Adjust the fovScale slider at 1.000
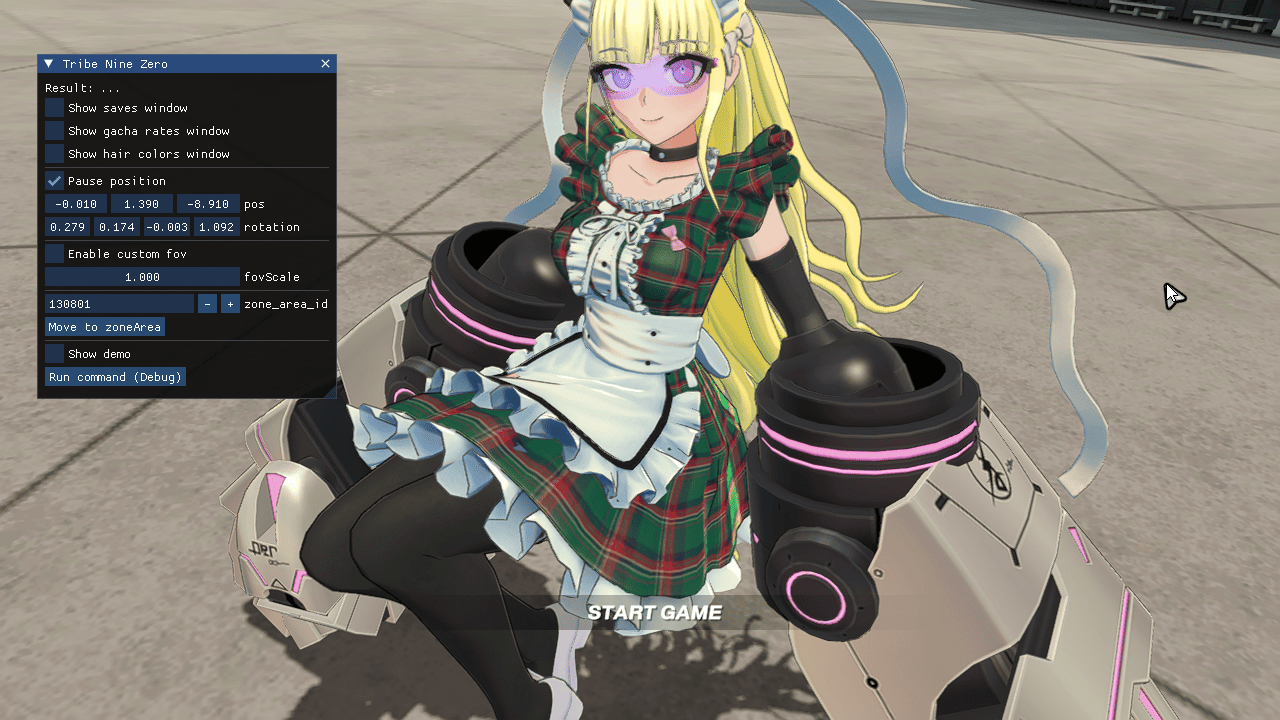1280x720 pixels. pyautogui.click(x=140, y=277)
